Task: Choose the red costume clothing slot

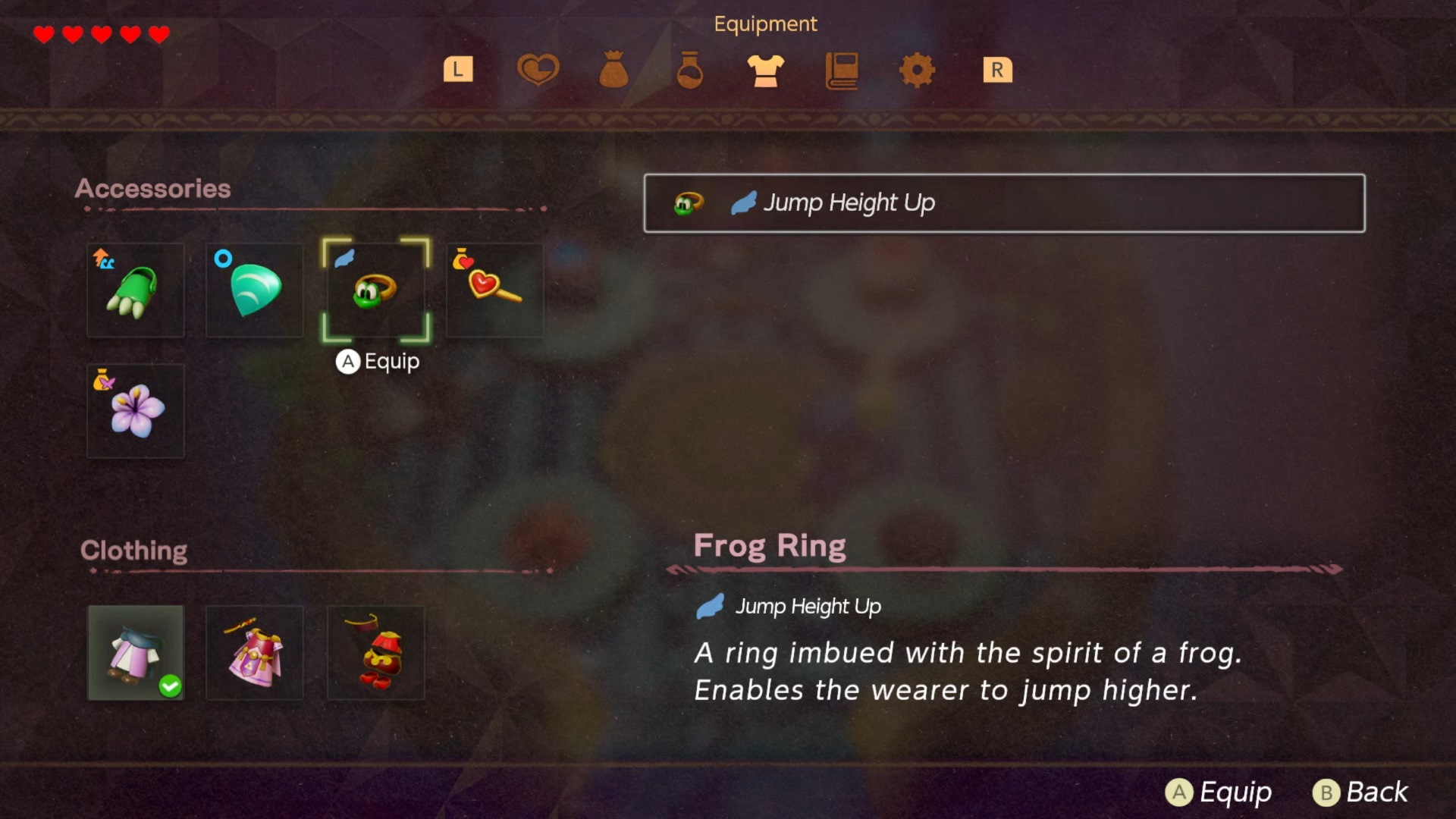Action: 375,653
